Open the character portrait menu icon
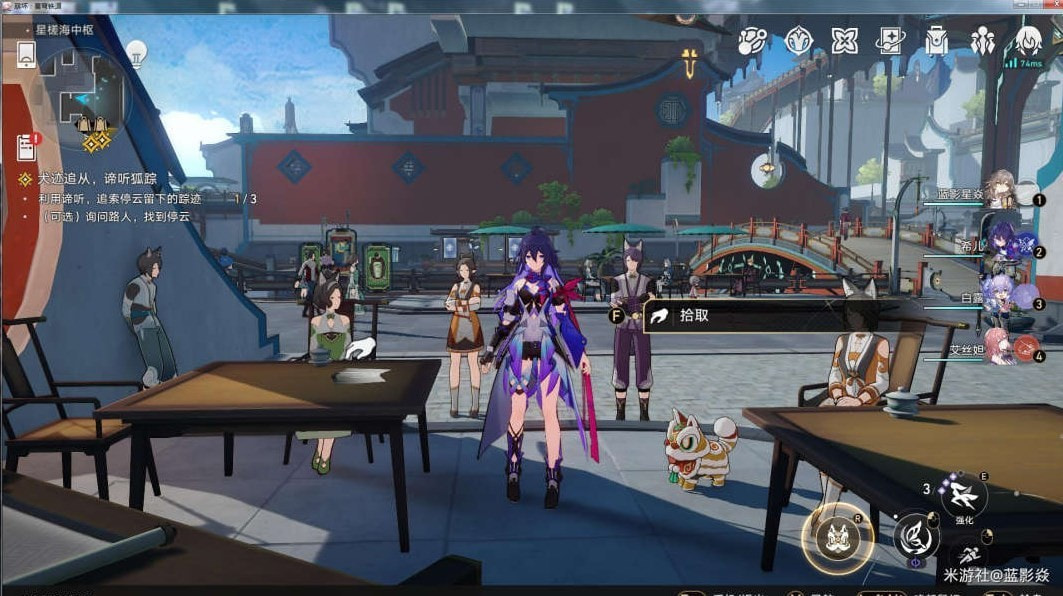The image size is (1063, 596). (x=1027, y=41)
